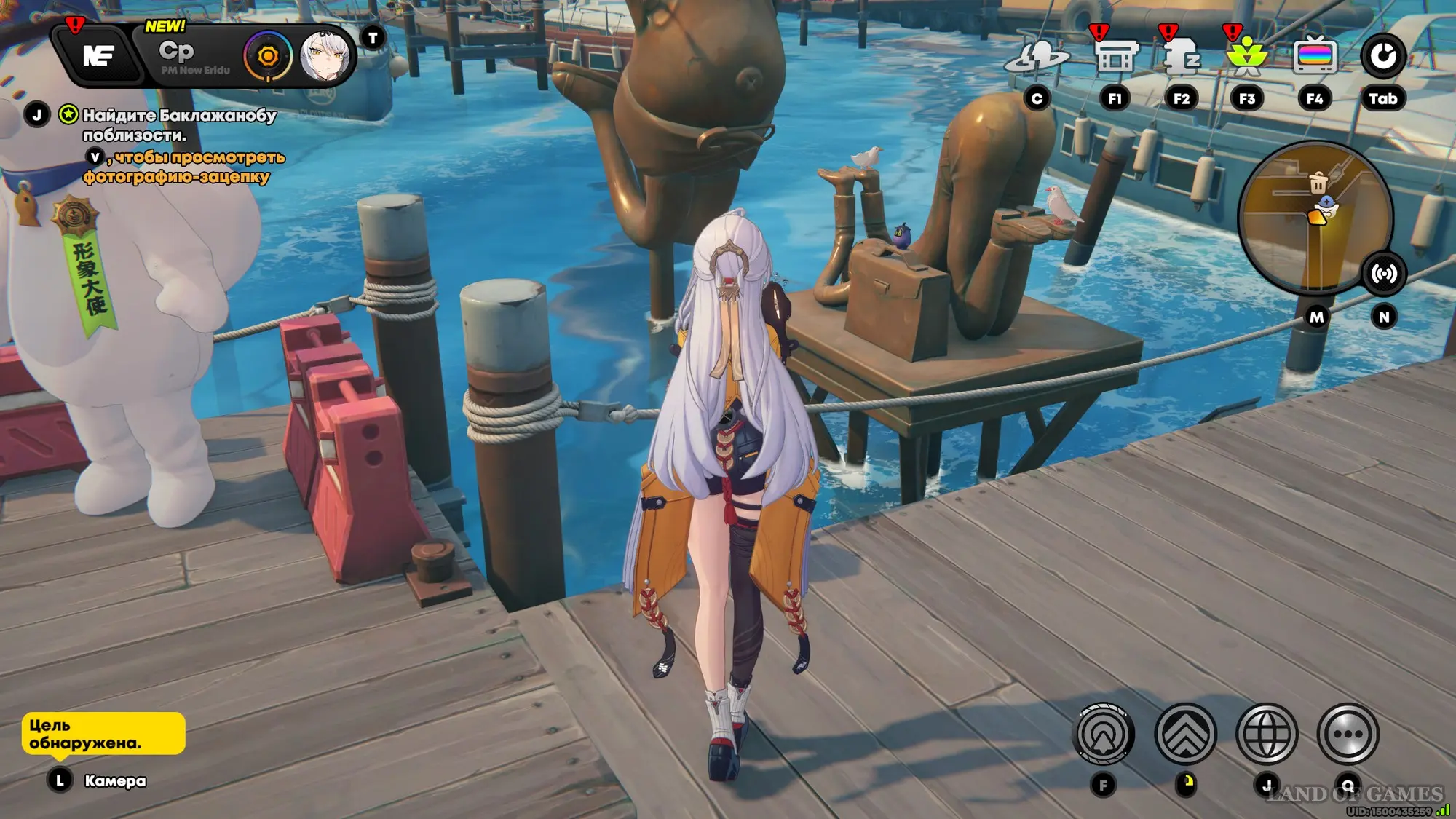Open the Z notebook icon
This screenshot has width=1456, height=819.
pos(1180,57)
